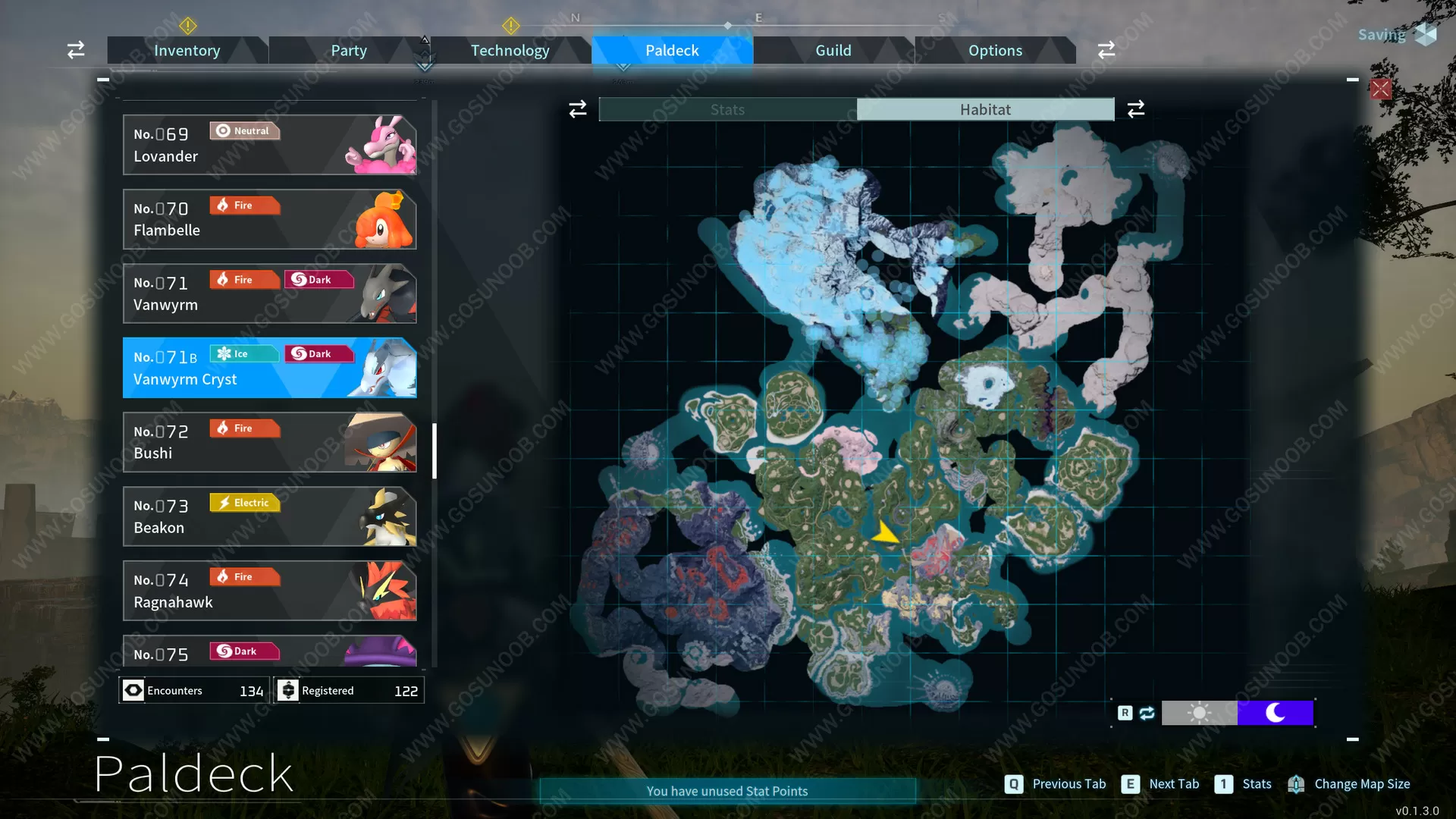This screenshot has width=1456, height=819.
Task: Click the swap arrows icon right of Habitat tab
Action: point(1135,108)
